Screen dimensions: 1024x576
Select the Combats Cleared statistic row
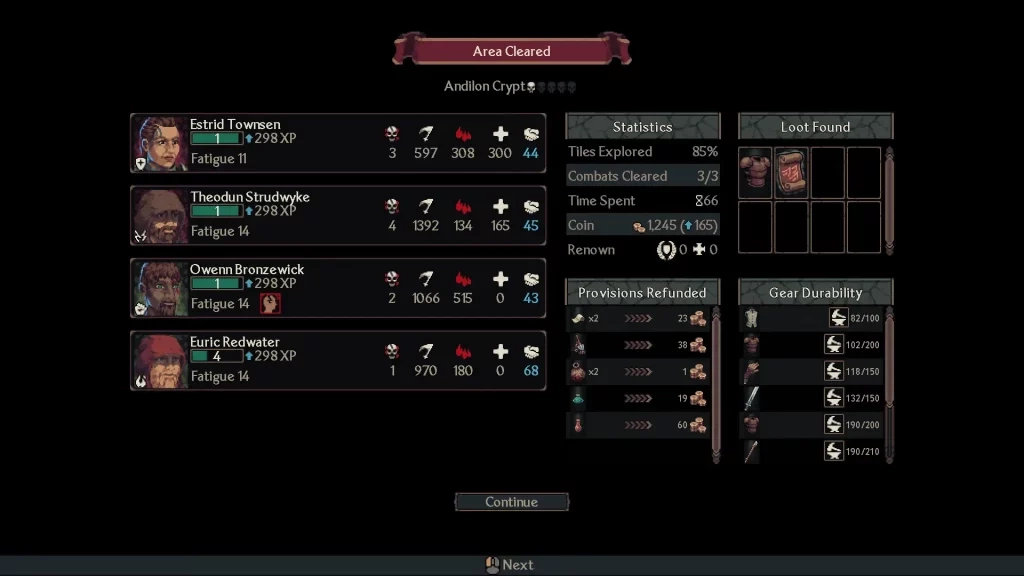point(642,176)
